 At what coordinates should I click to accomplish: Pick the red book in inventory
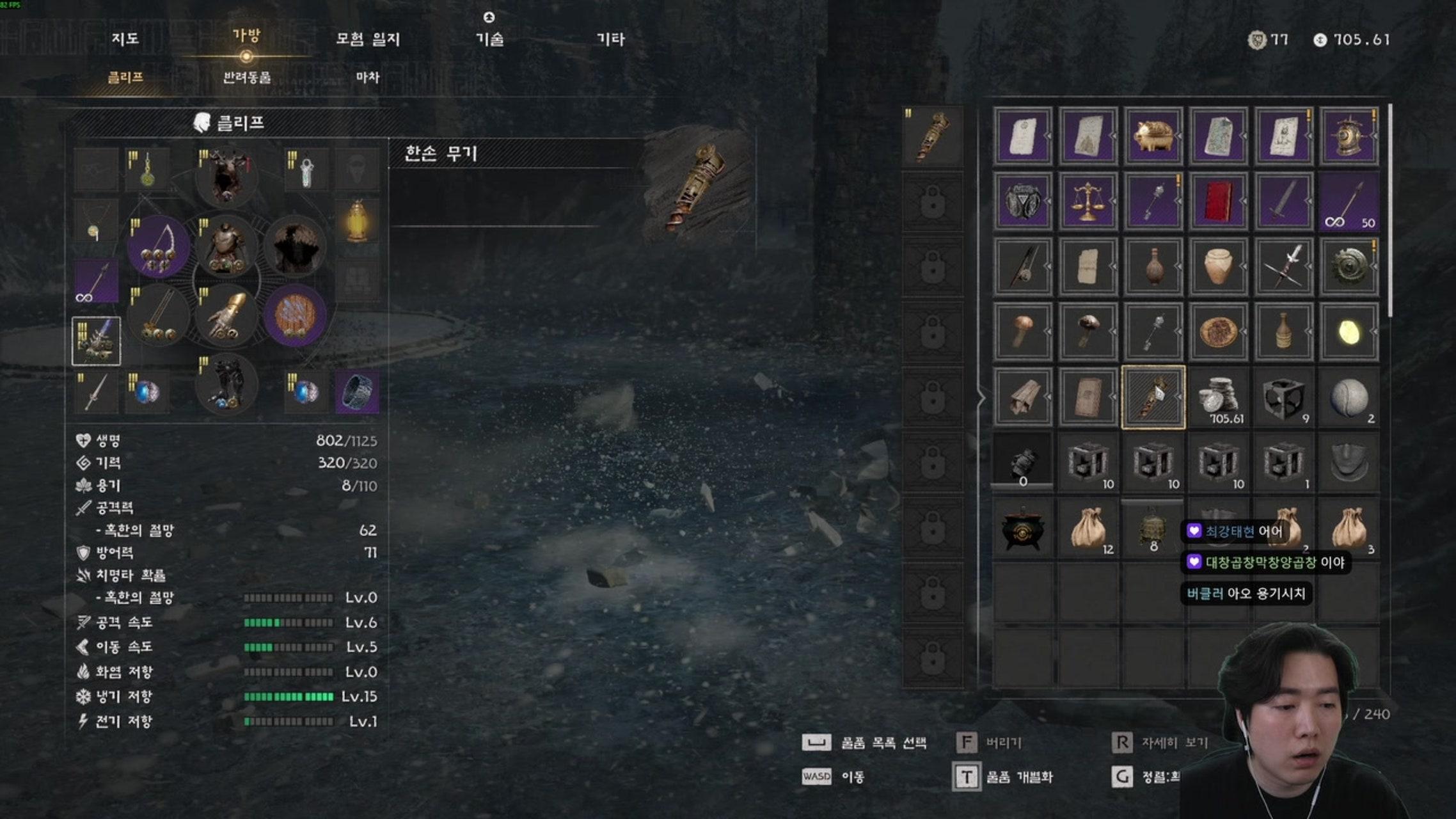click(1218, 201)
